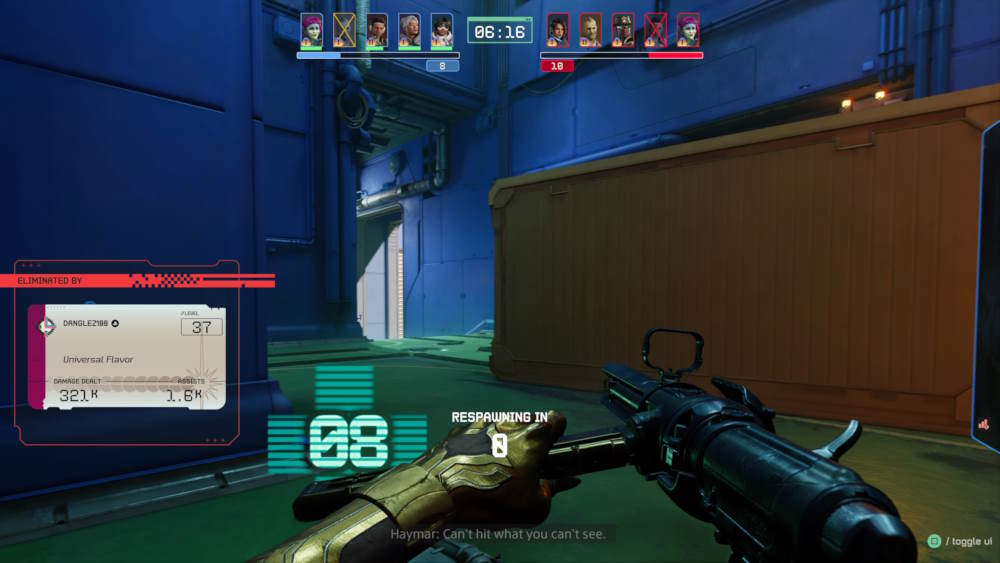Open DANGLE2100's eliminated-by player card
Viewport: 1000px width, 563px height.
click(127, 357)
